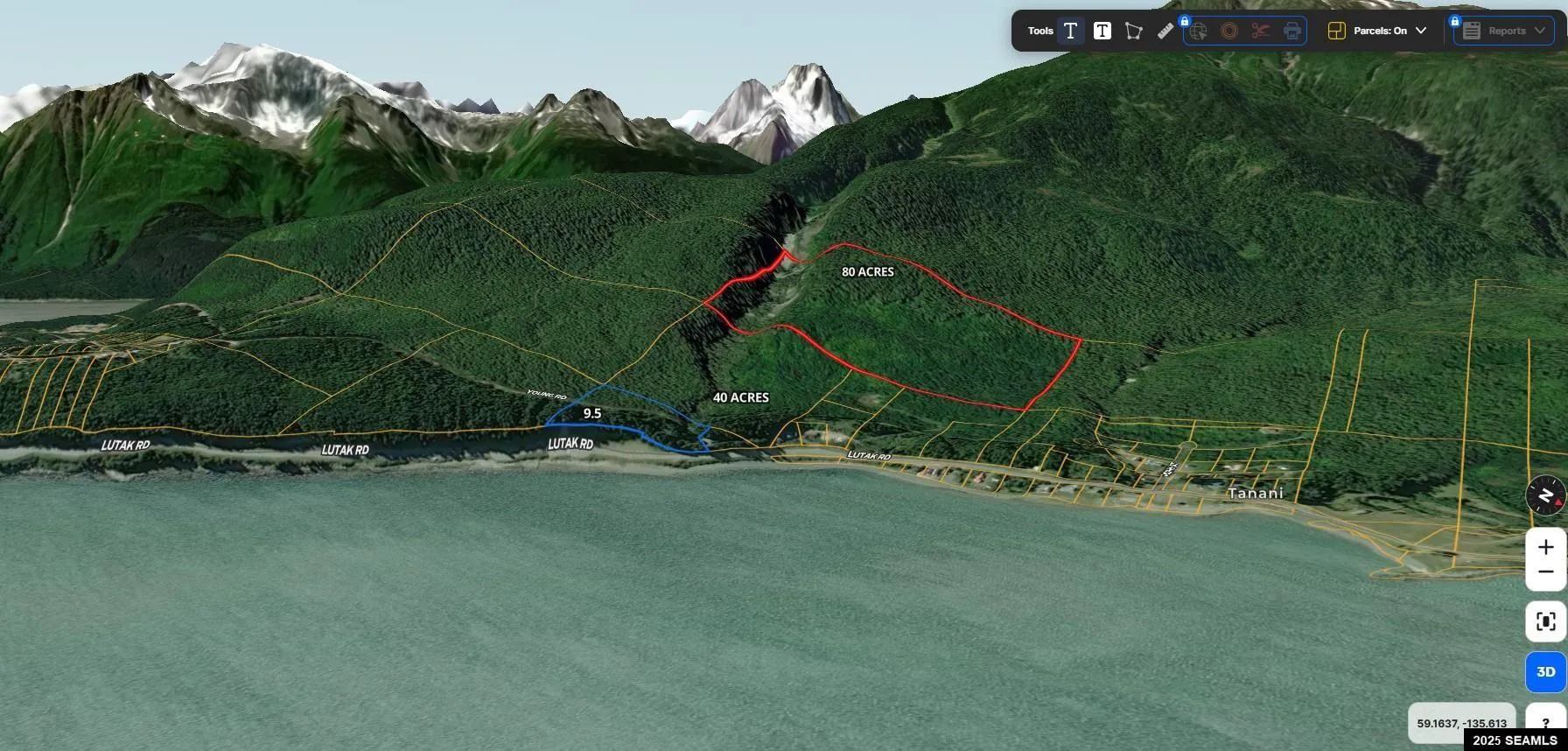The width and height of the screenshot is (1568, 751).
Task: Zoom out with the minus button
Action: pyautogui.click(x=1546, y=572)
